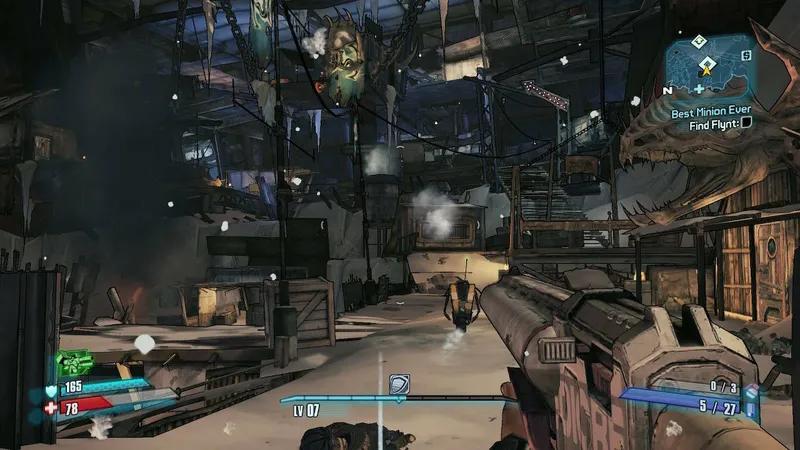Click the red cross health icon beside 78
Image resolution: width=800 pixels, height=450 pixels.
click(x=51, y=409)
